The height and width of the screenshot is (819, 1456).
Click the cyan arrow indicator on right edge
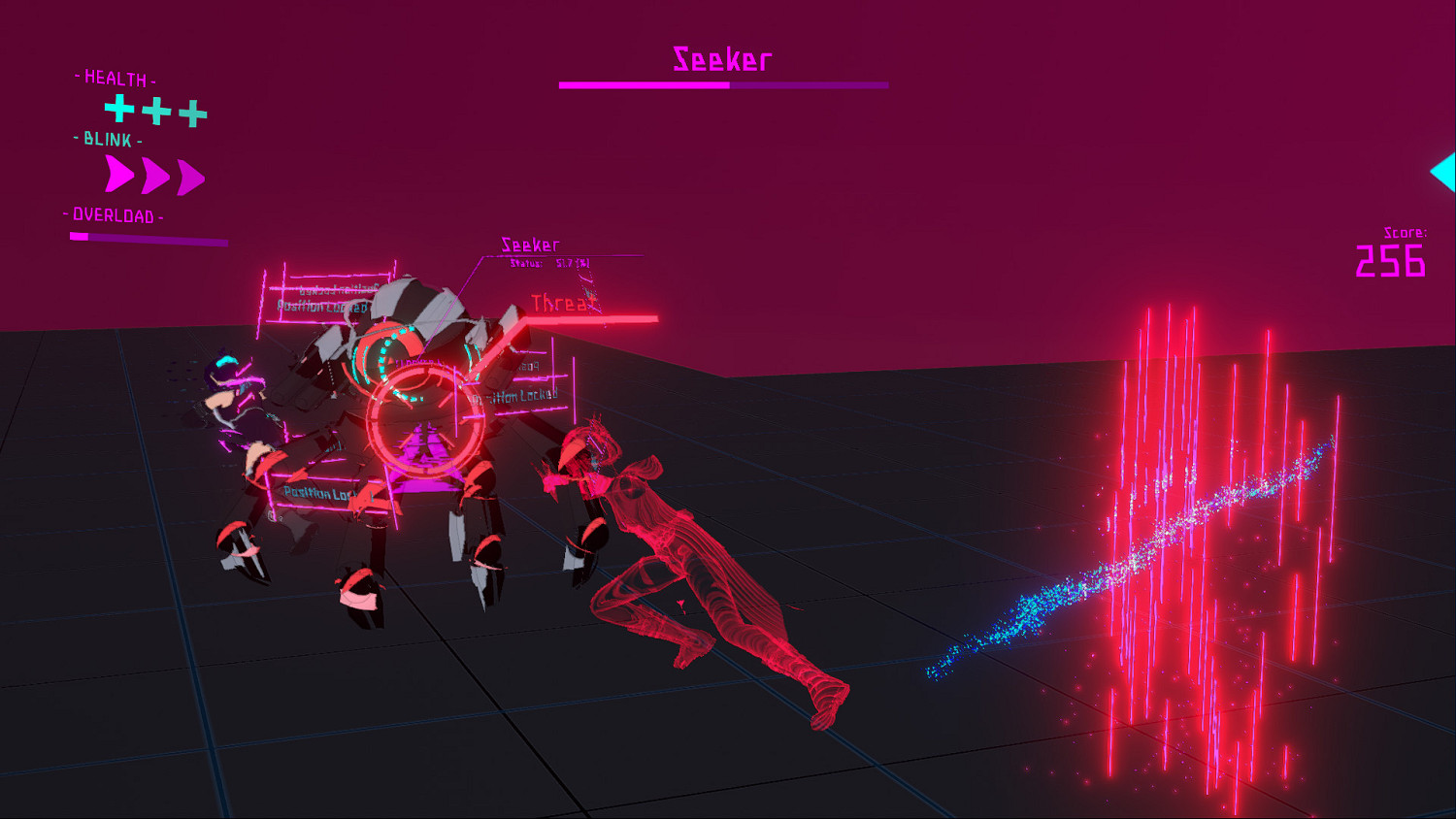[x=1446, y=171]
